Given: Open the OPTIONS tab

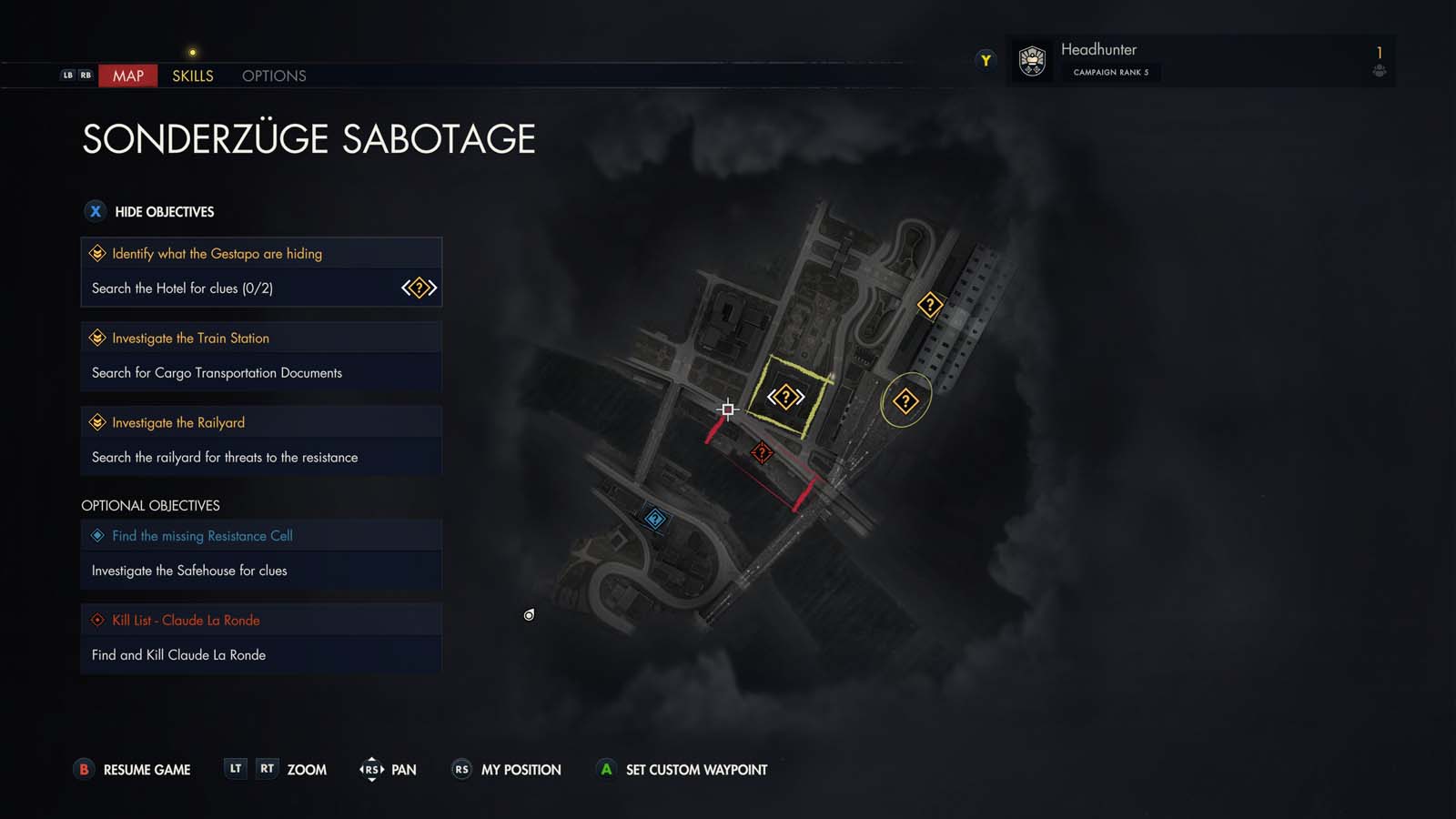Looking at the screenshot, I should 273,76.
